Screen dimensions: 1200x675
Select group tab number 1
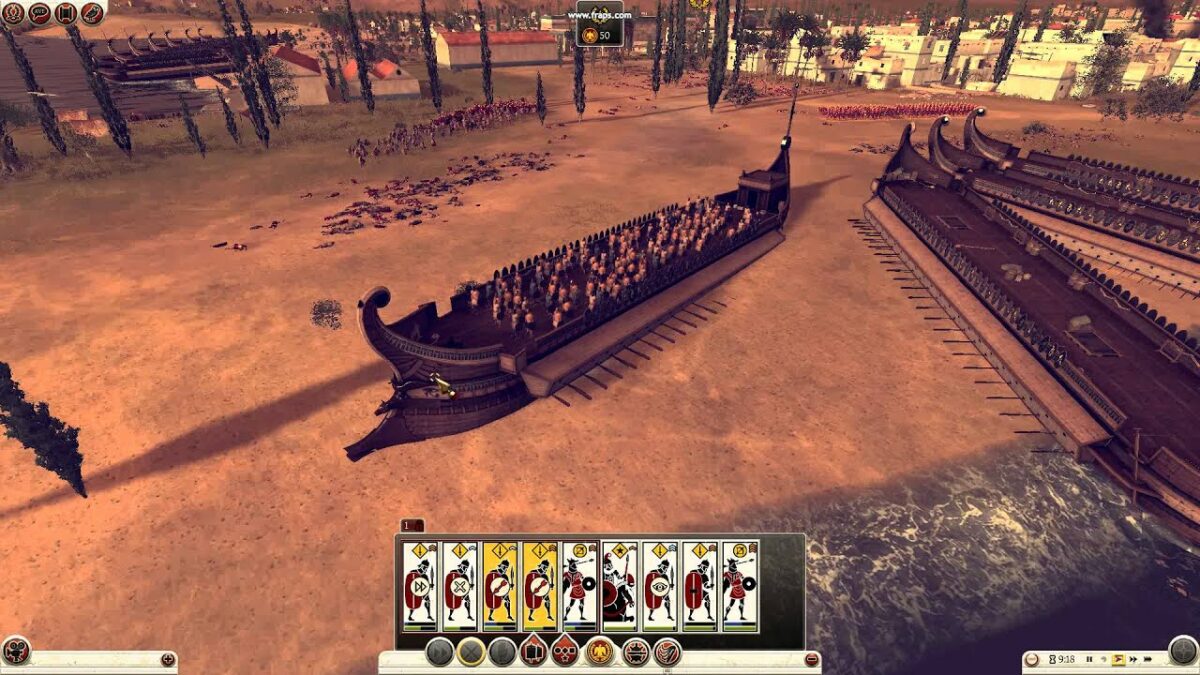click(x=411, y=525)
